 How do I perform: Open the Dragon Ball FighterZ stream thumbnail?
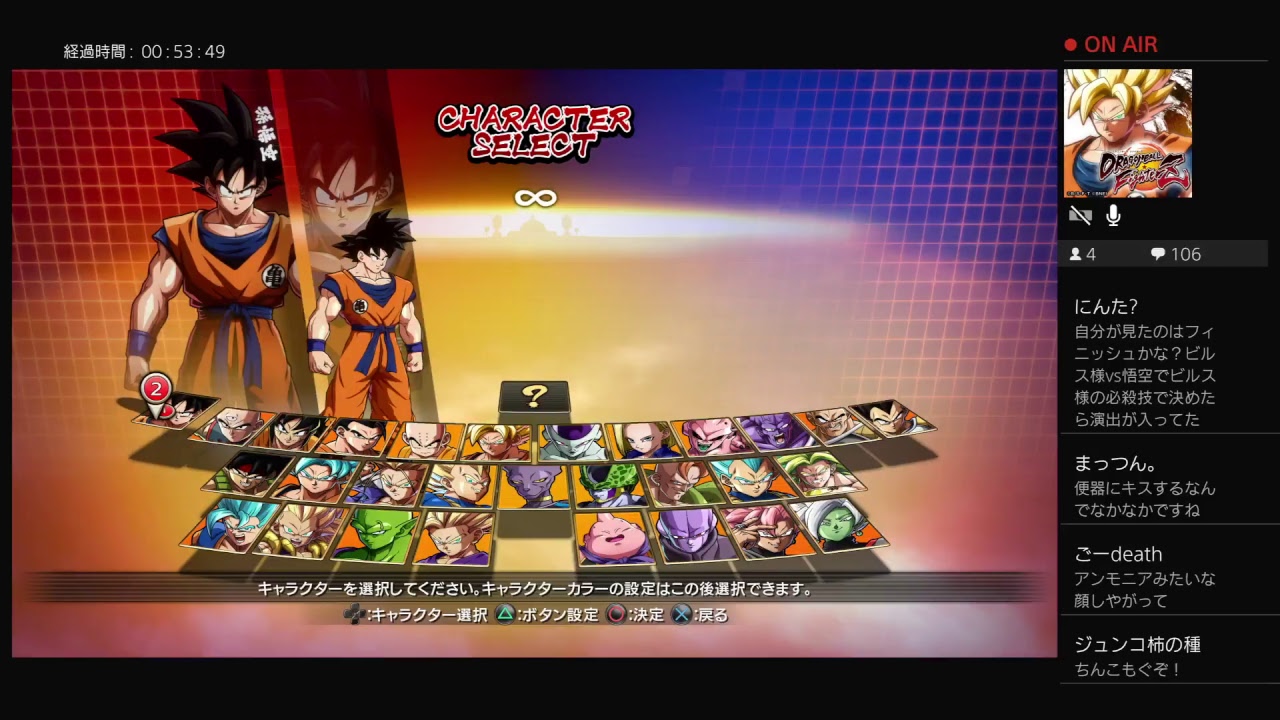point(1130,130)
